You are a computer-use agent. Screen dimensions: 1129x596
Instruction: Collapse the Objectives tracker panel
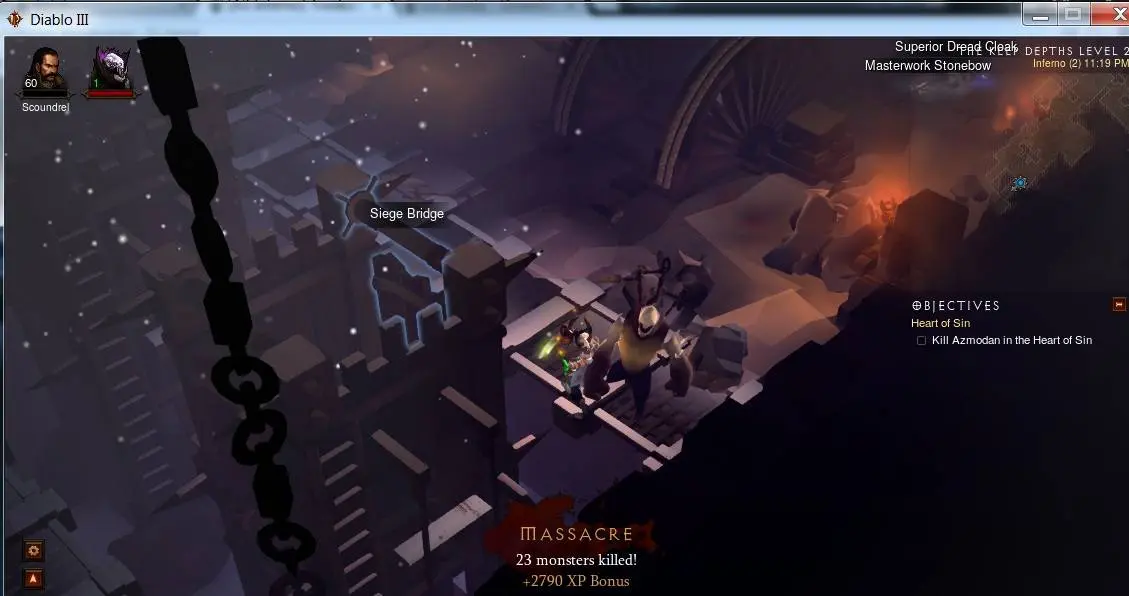(x=1119, y=304)
